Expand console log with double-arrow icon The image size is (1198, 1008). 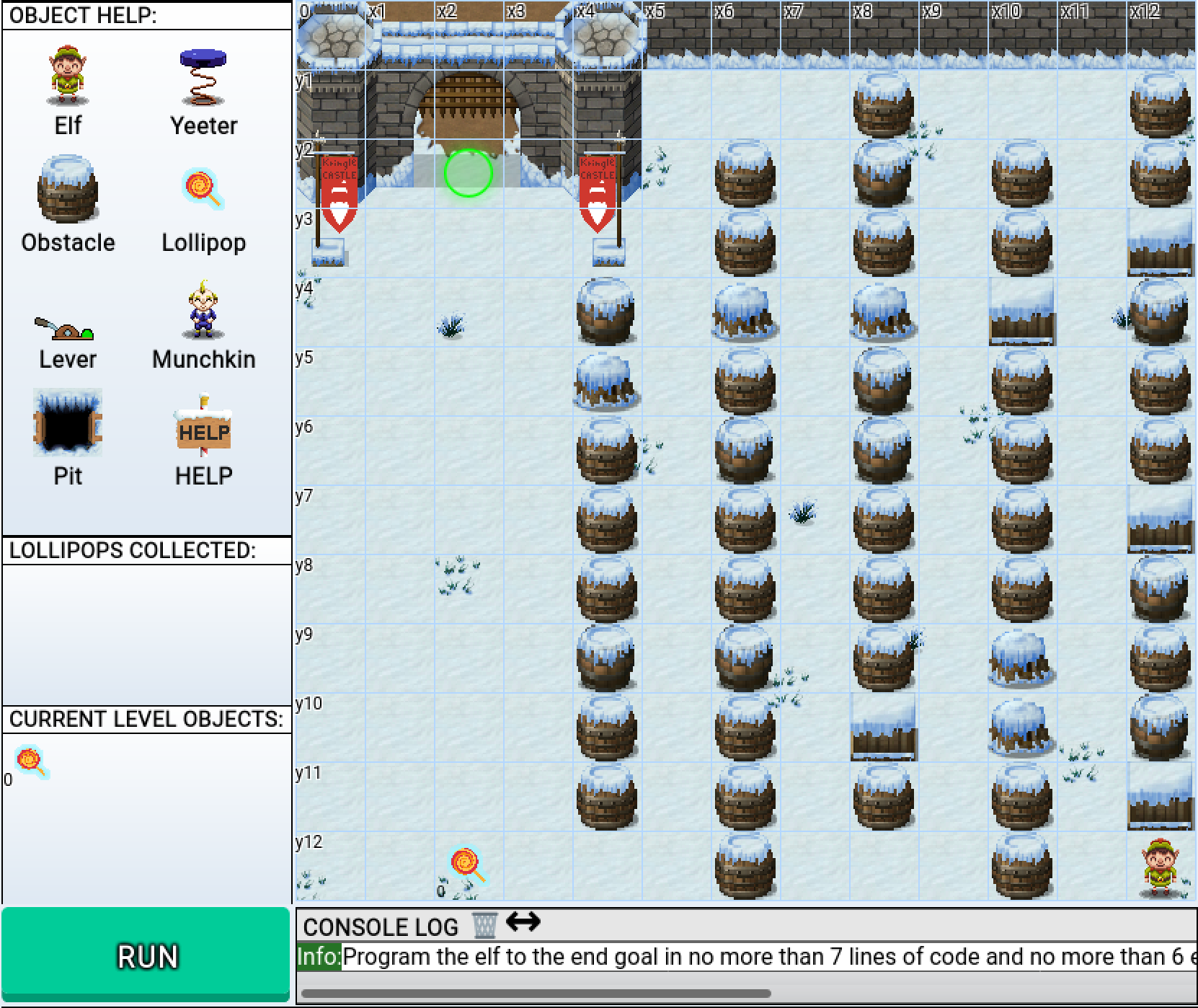coord(523,921)
